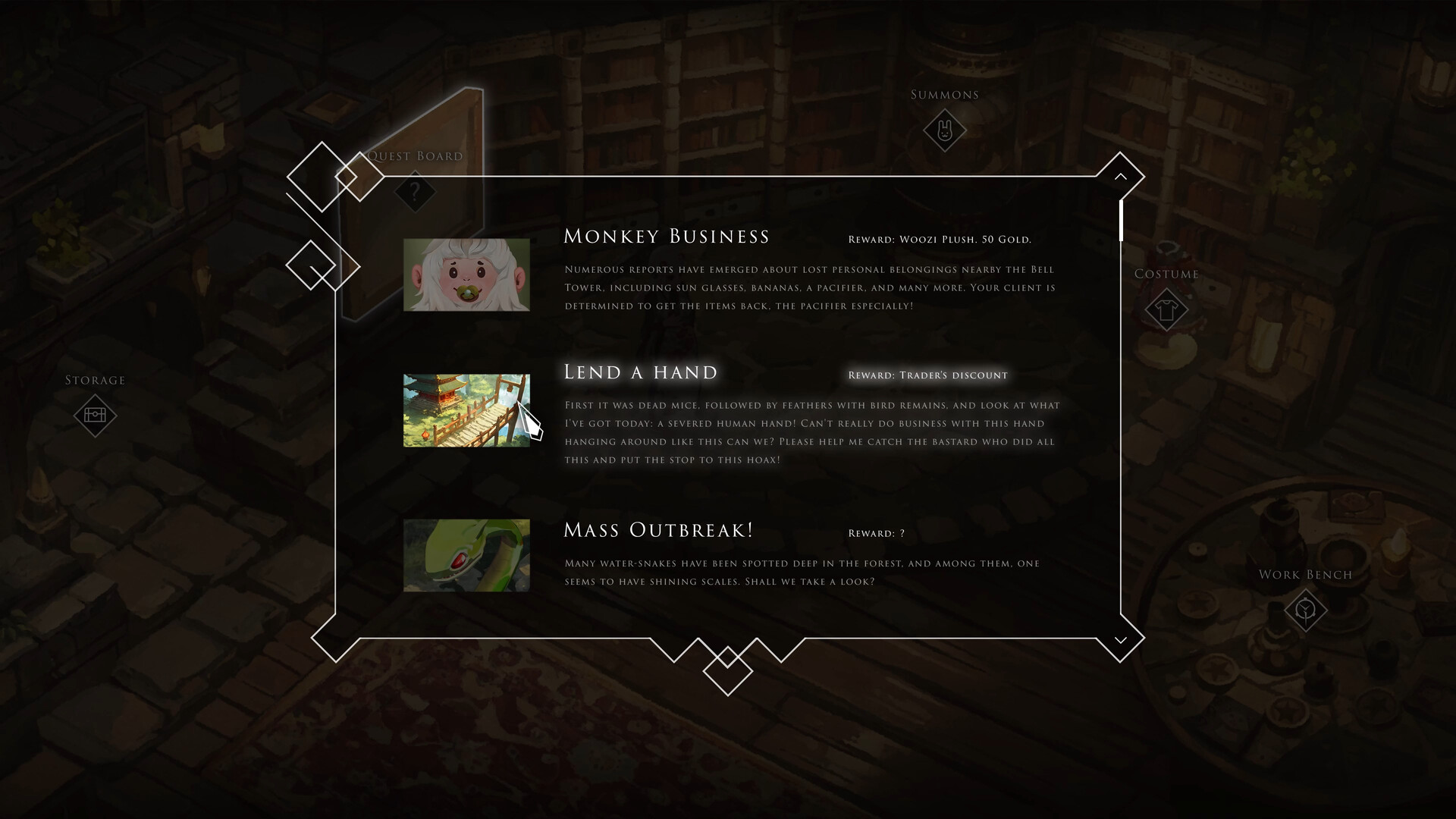Open Storage via the chest icon

(x=96, y=416)
